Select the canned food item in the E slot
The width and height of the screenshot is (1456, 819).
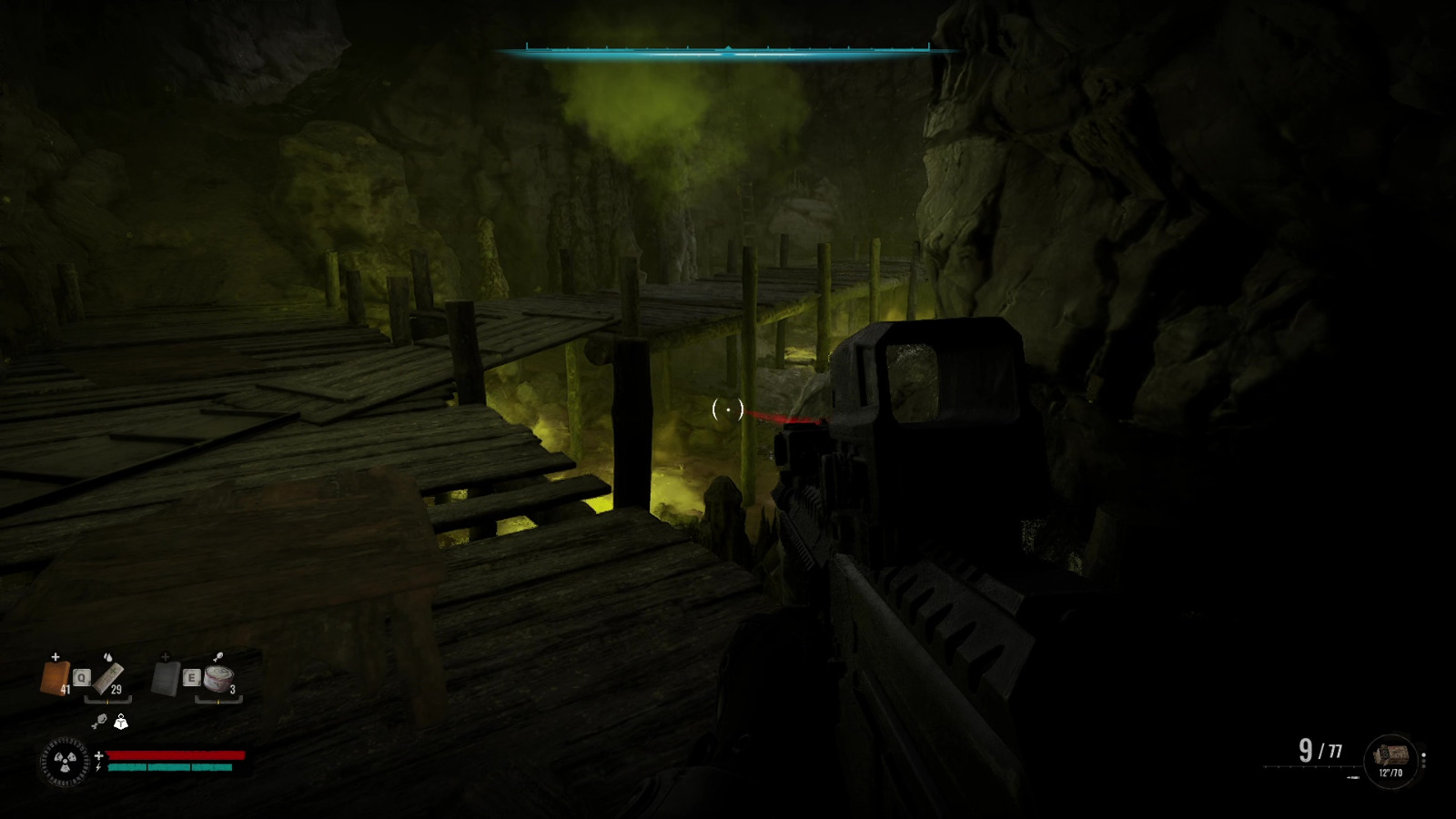(218, 679)
